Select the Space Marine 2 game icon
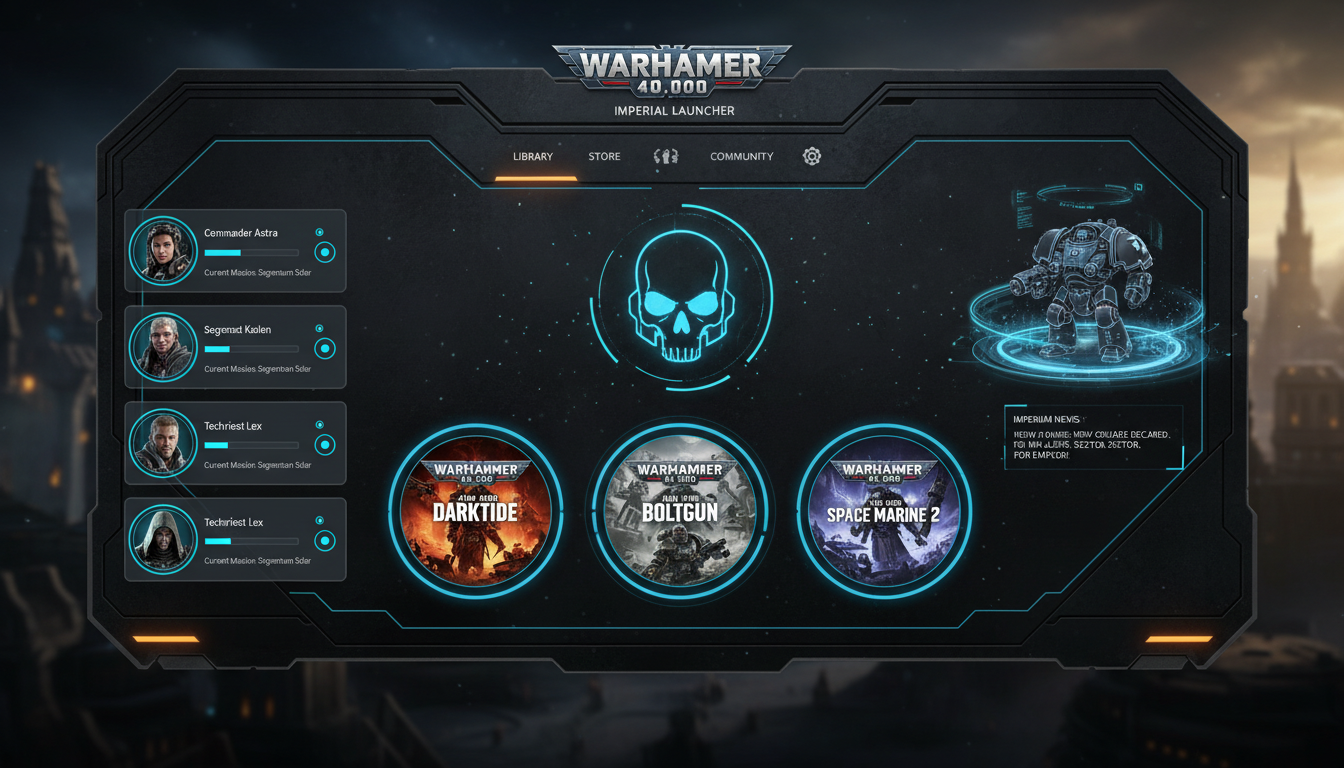1344x768 pixels. 884,511
